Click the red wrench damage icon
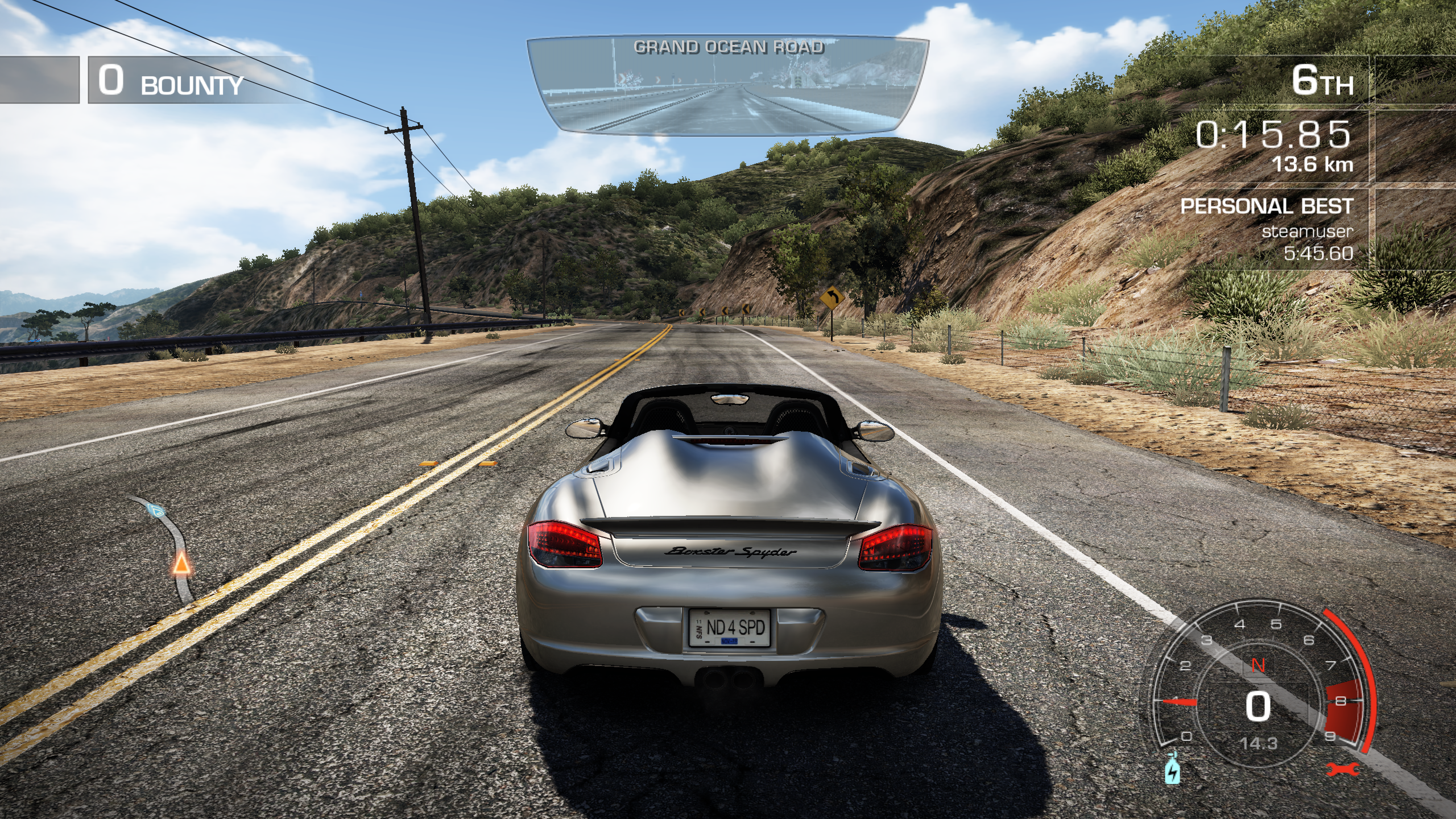The height and width of the screenshot is (819, 1456). point(1342,769)
